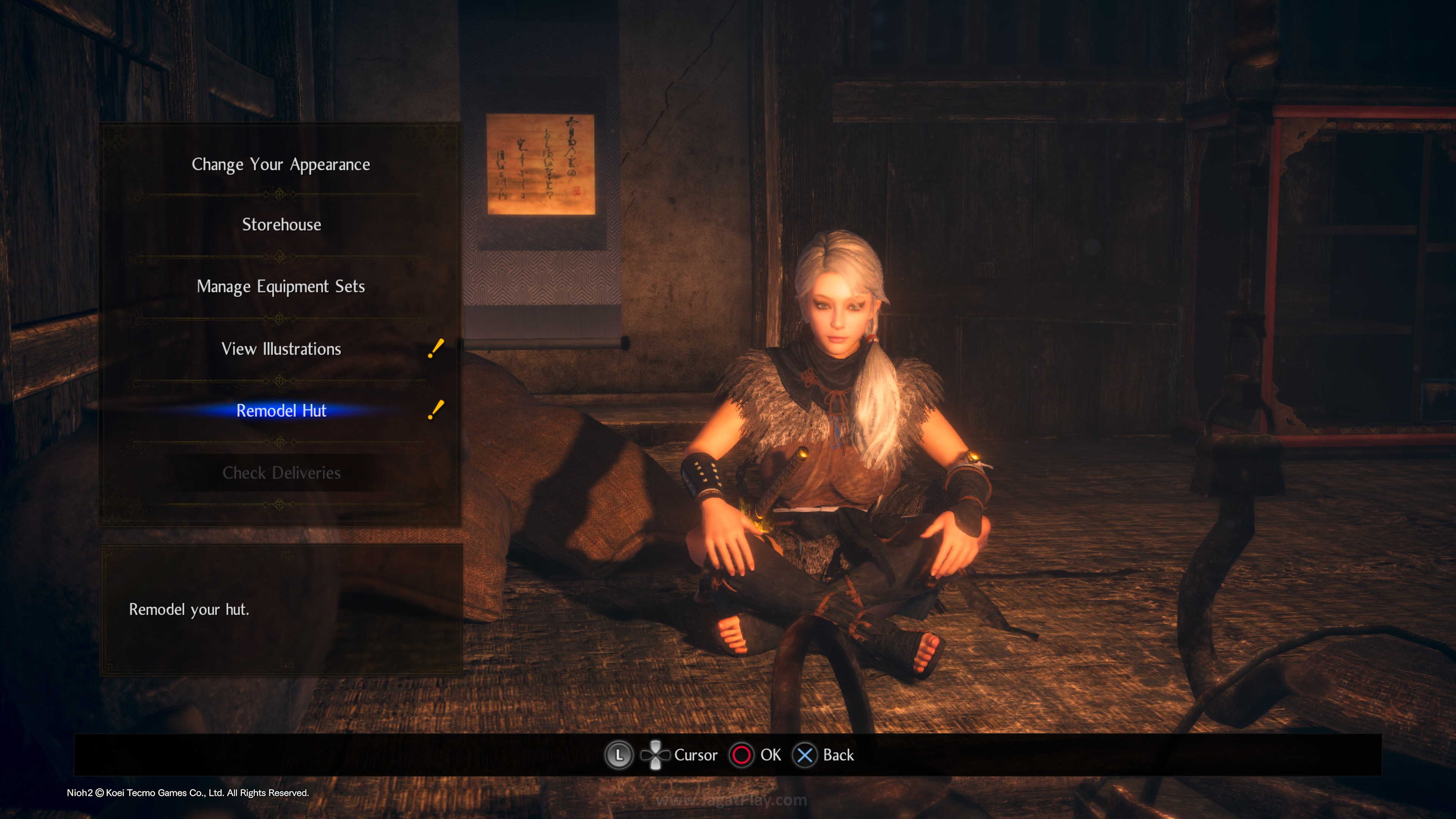Open Change Your Appearance
1456x819 pixels.
(281, 165)
